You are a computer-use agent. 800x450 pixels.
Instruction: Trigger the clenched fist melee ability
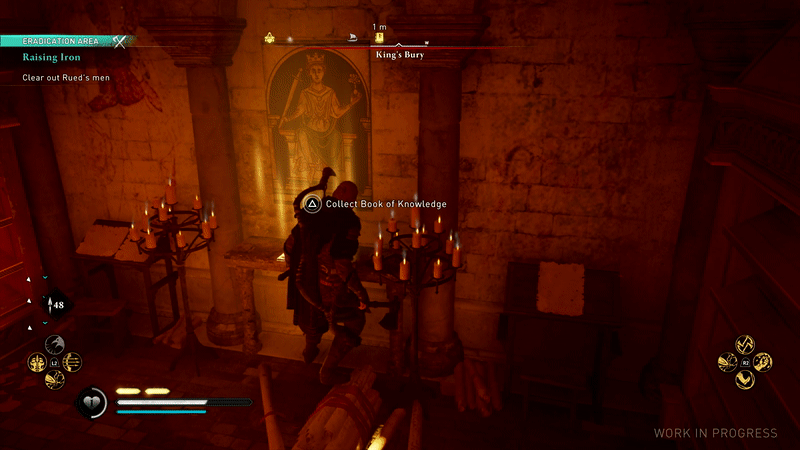coord(762,361)
